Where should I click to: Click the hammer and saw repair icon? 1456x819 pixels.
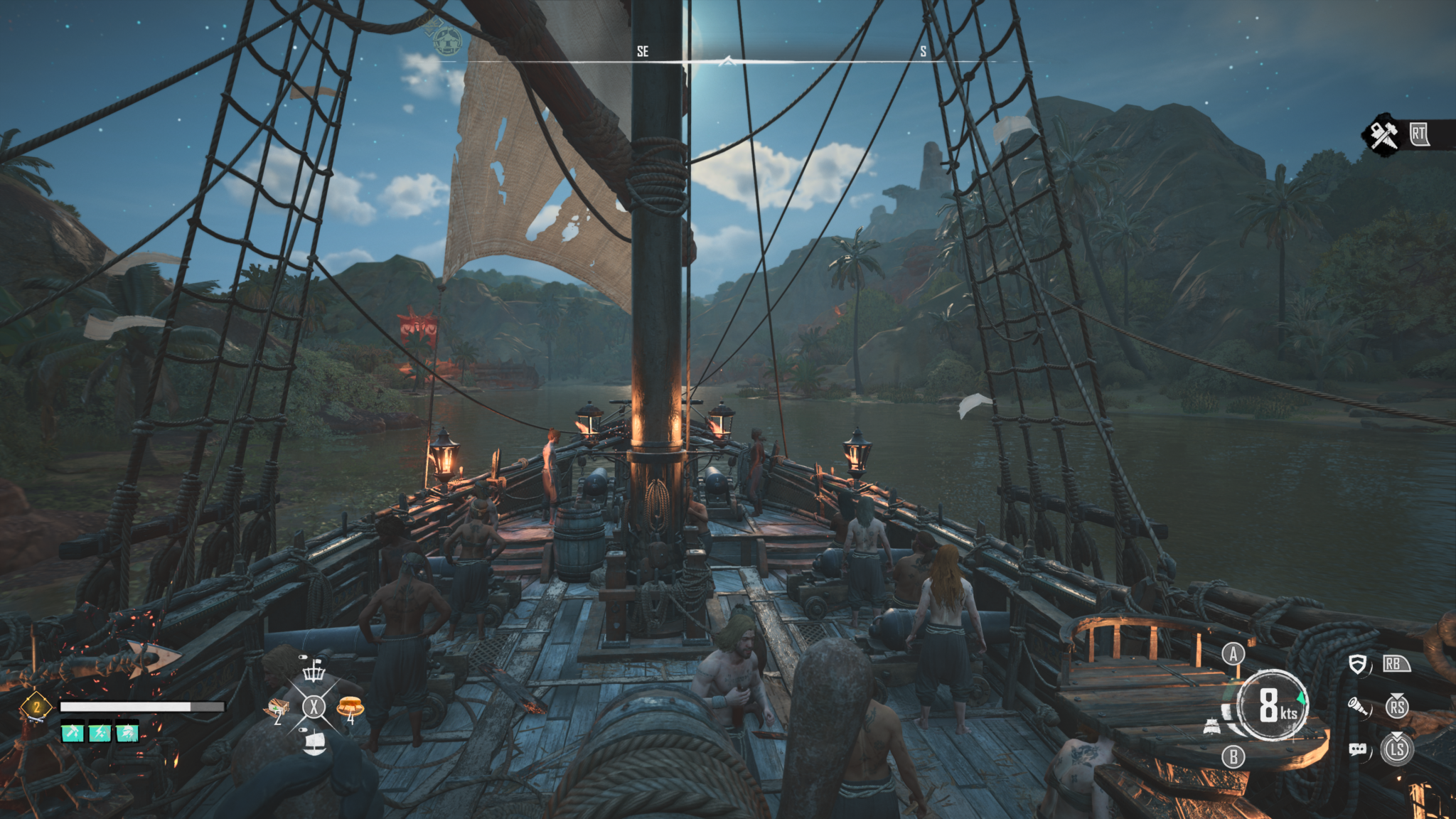pos(1383,135)
